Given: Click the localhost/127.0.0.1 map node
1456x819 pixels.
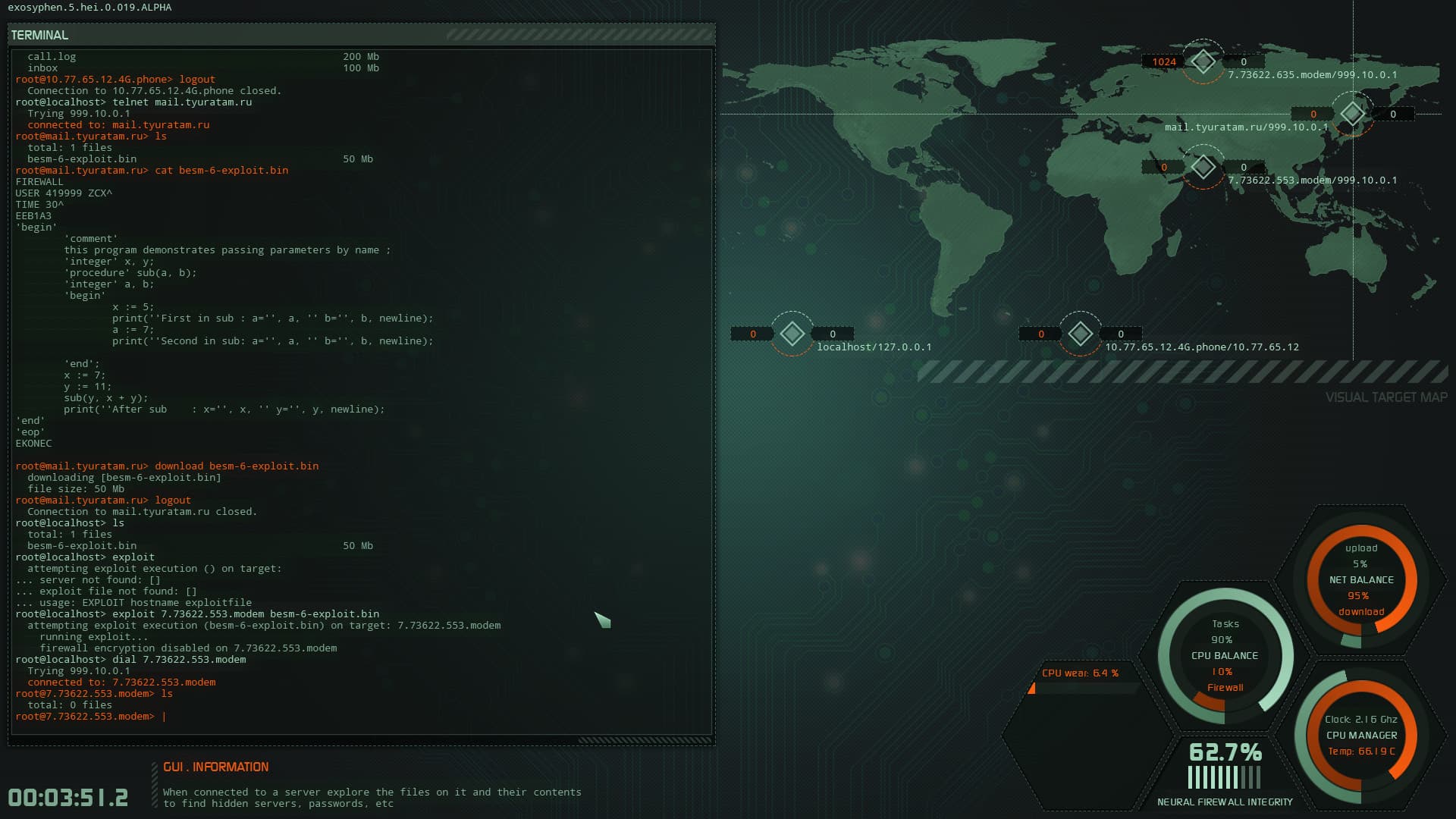Looking at the screenshot, I should click(792, 334).
